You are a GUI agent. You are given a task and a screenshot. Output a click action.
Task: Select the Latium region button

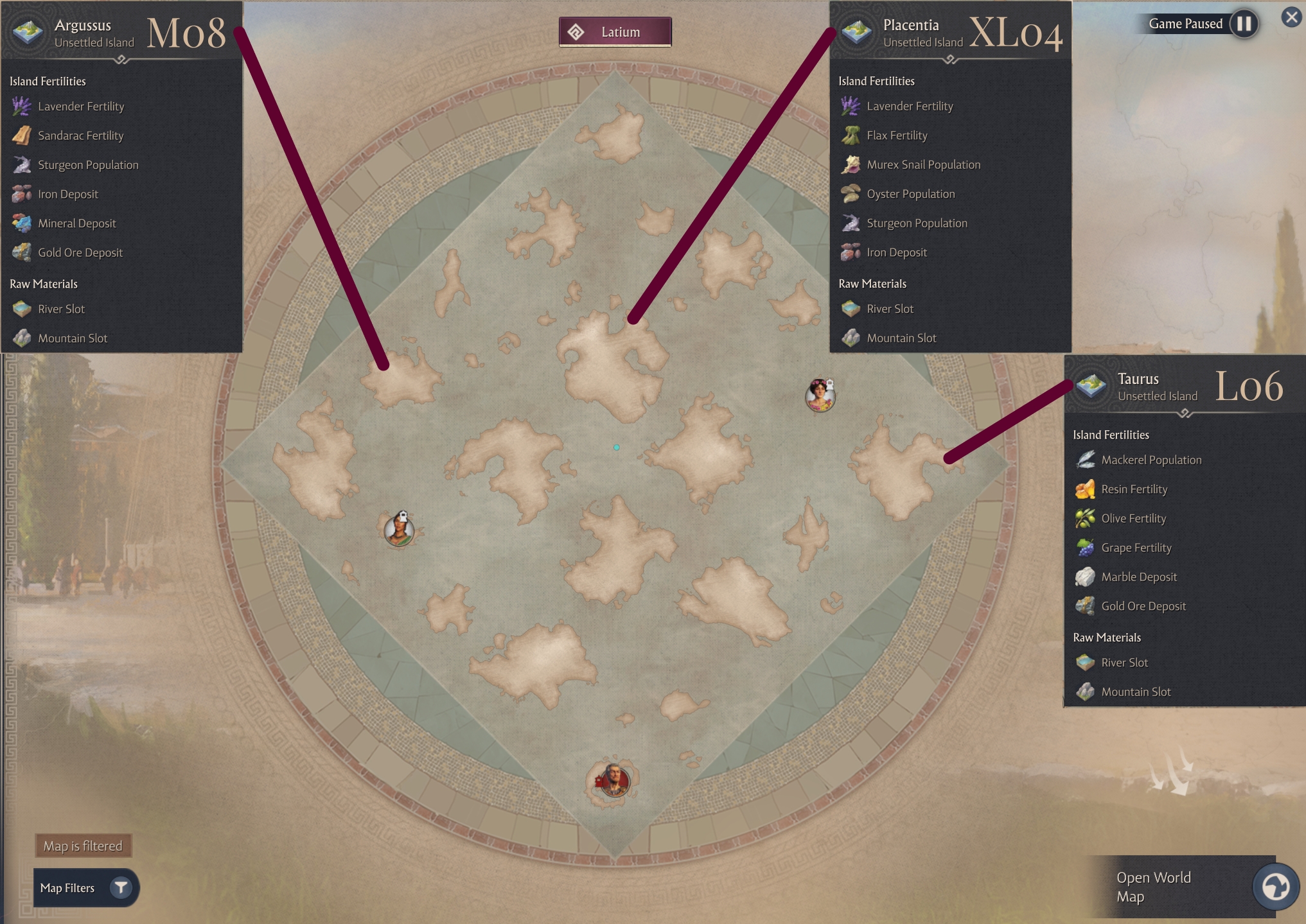[x=615, y=32]
